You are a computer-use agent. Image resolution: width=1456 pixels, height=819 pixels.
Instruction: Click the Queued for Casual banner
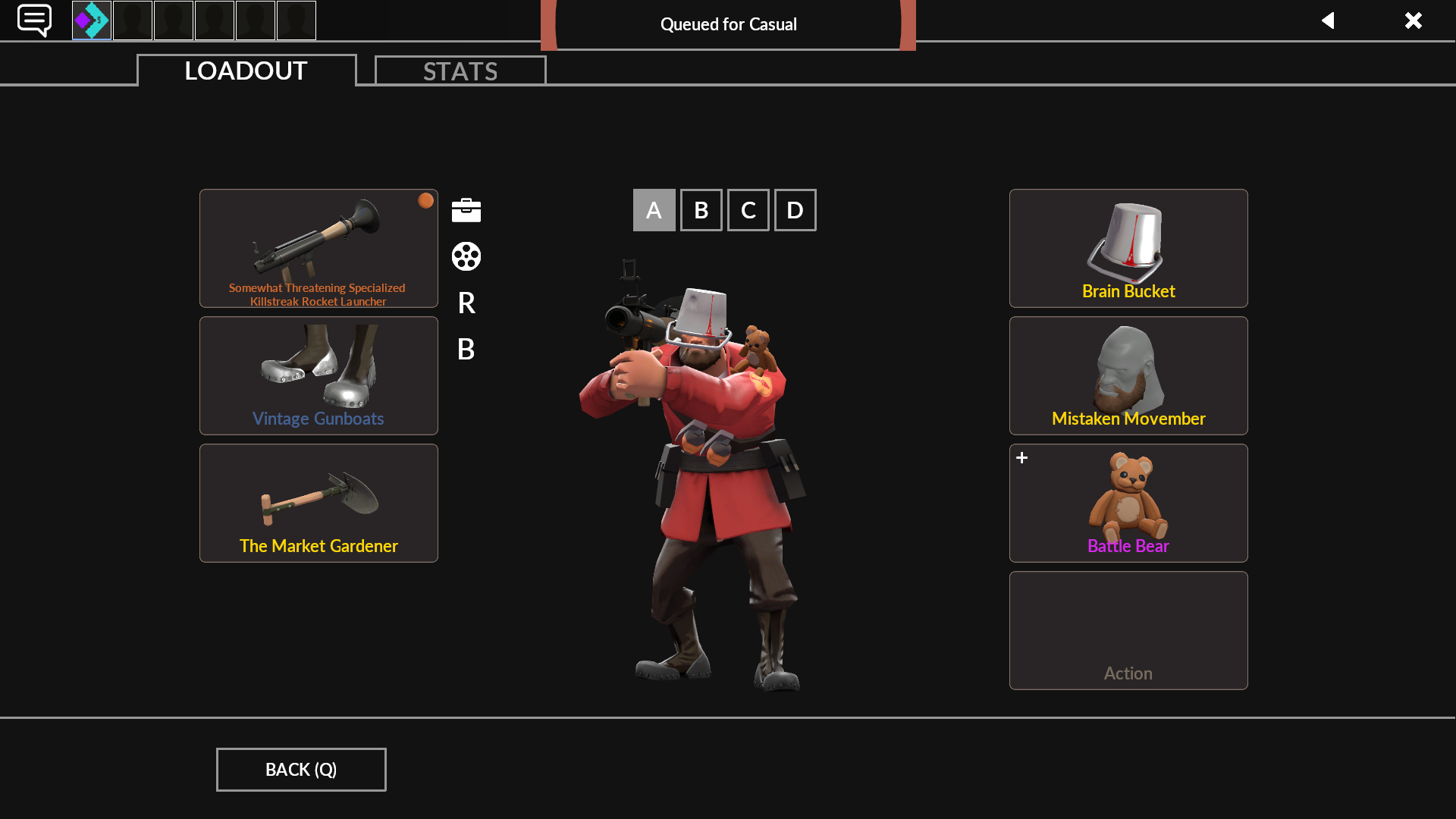(728, 24)
